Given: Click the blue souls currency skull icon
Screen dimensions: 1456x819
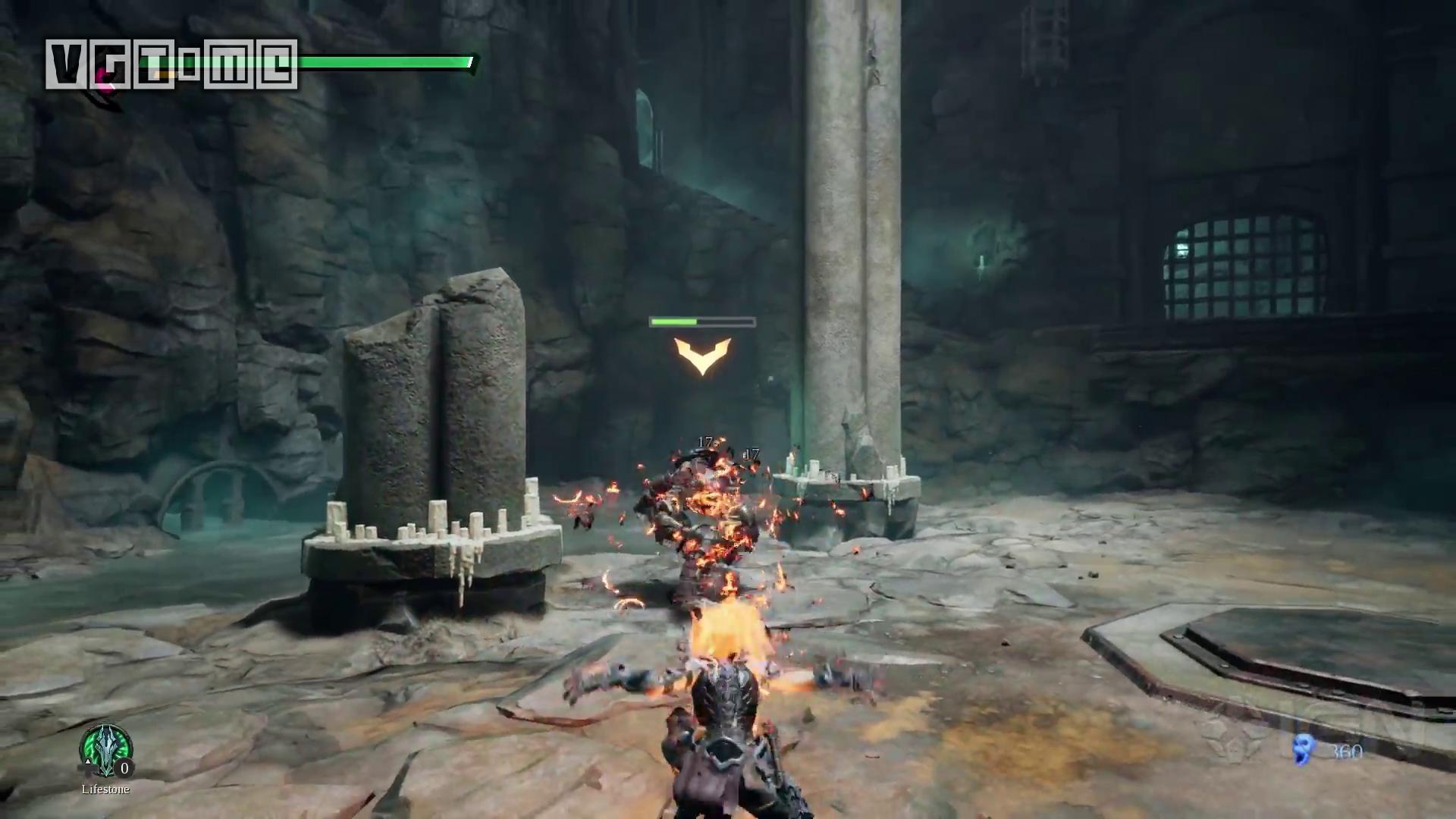Looking at the screenshot, I should coord(1304,749).
